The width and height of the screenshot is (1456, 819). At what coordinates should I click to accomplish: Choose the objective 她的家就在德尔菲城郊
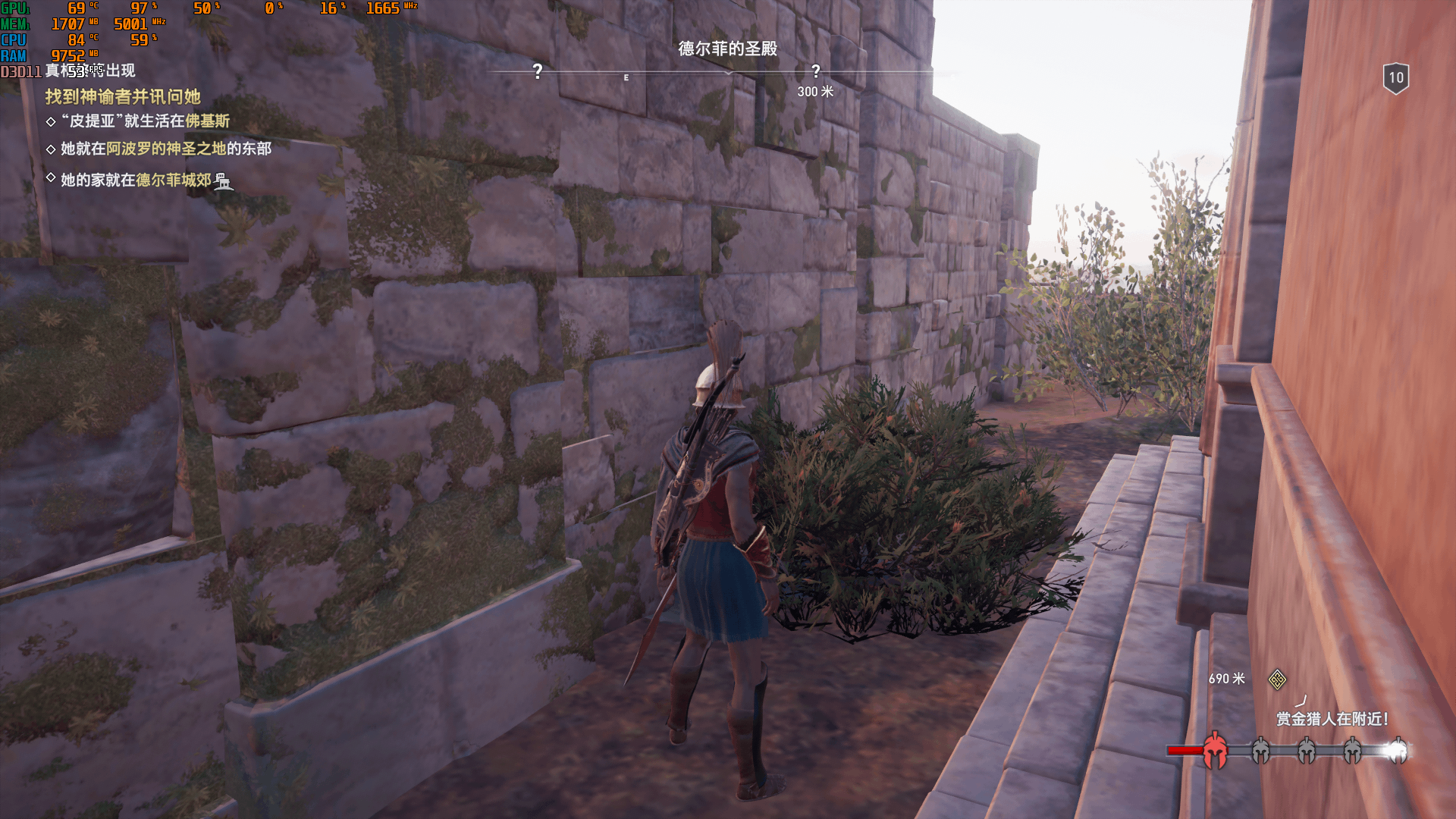tap(136, 180)
